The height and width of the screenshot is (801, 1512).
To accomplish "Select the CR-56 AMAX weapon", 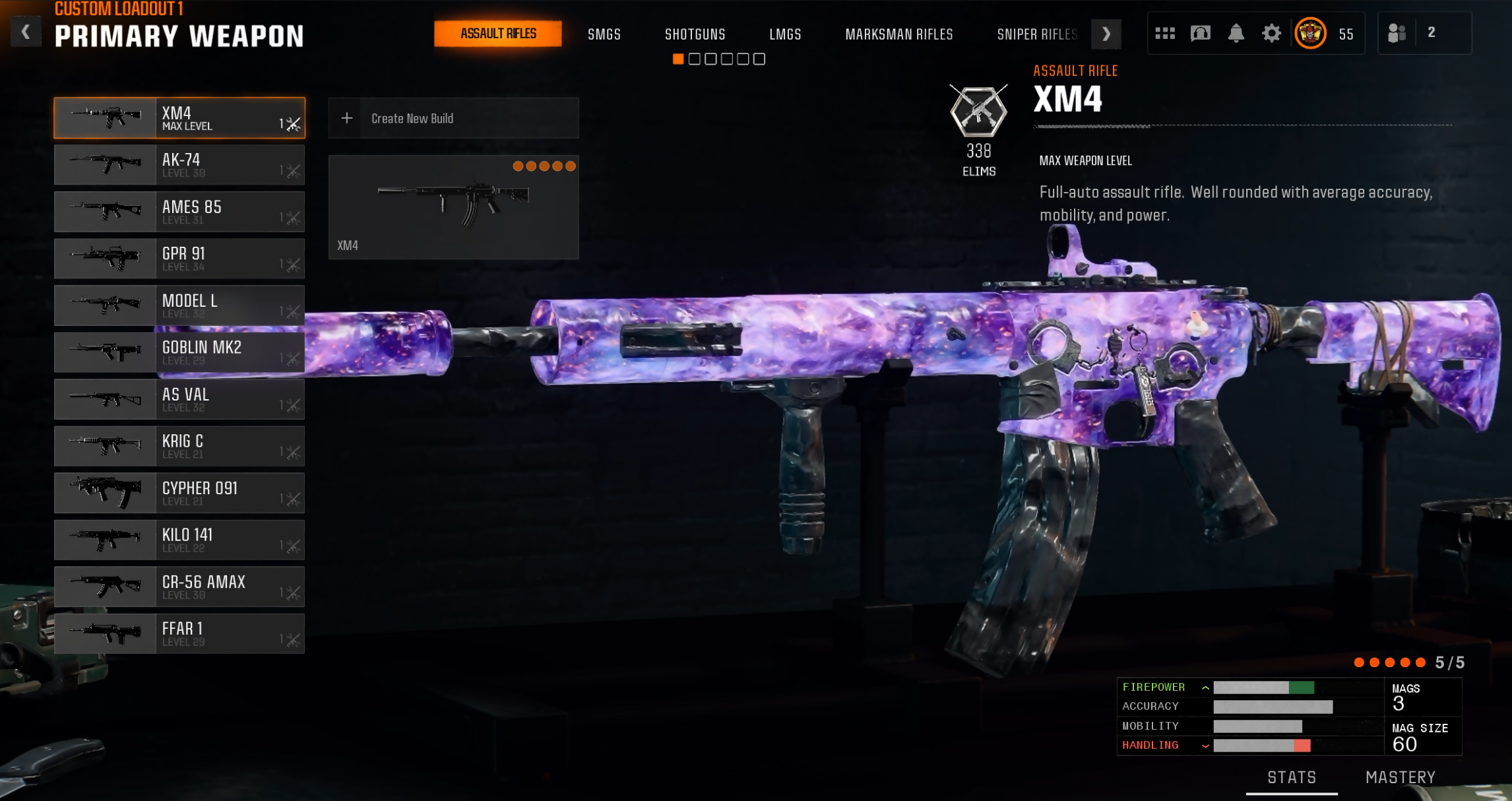I will (x=179, y=587).
